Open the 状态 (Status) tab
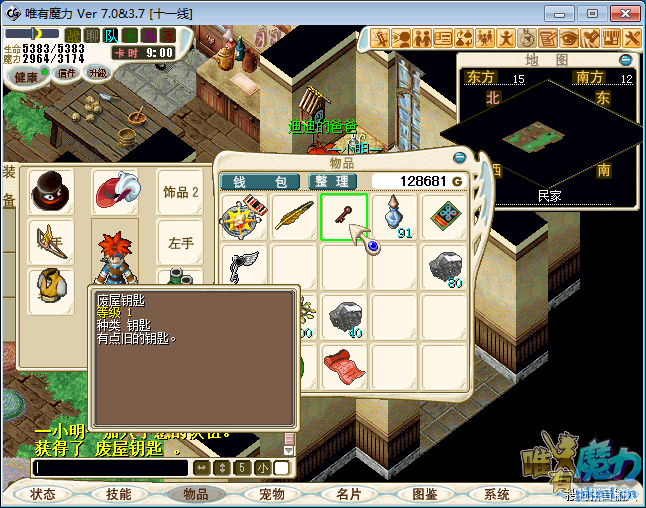Screen dimensions: 646x508 click(x=42, y=494)
